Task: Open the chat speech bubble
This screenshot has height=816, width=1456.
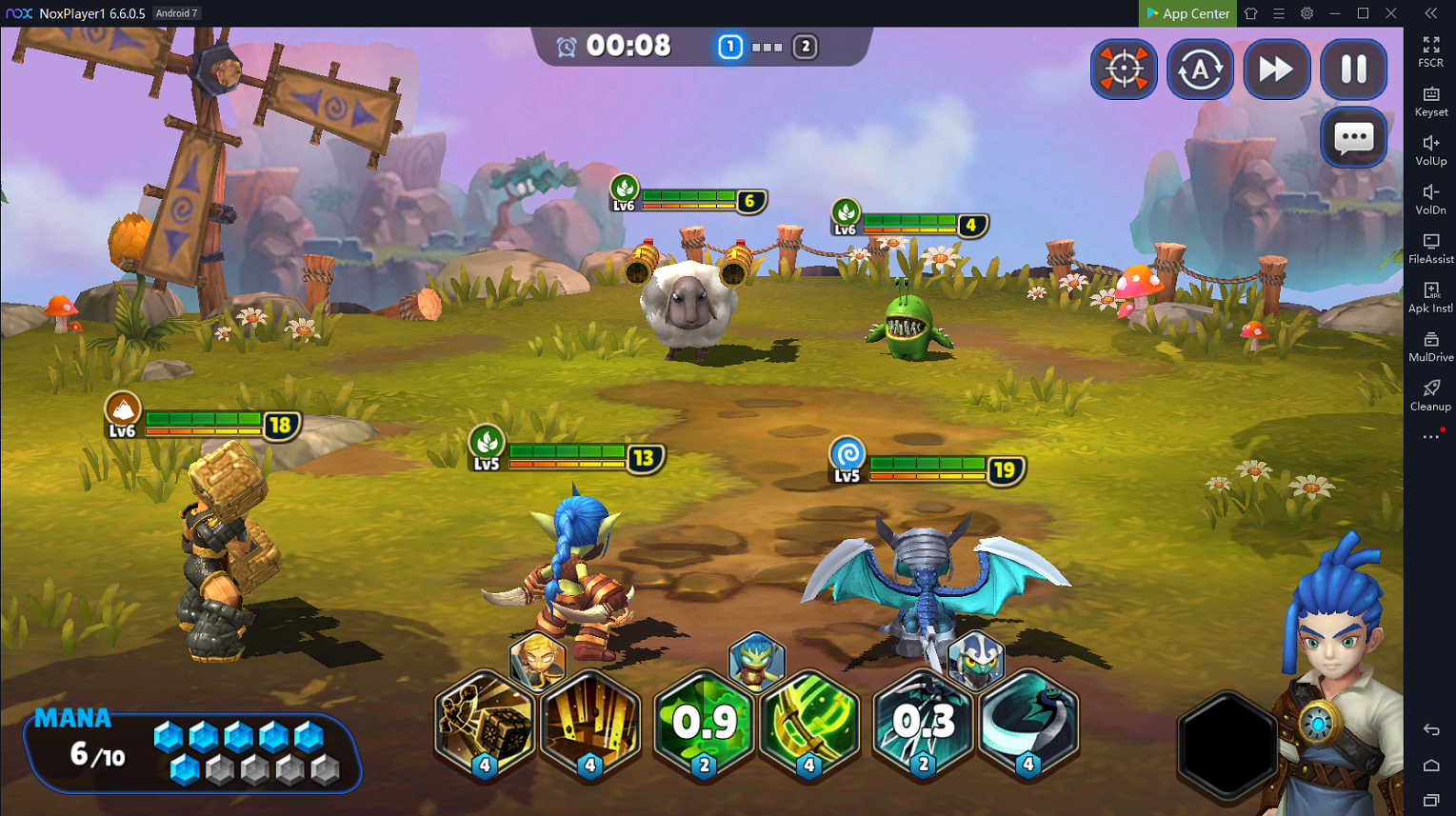Action: coord(1353,139)
